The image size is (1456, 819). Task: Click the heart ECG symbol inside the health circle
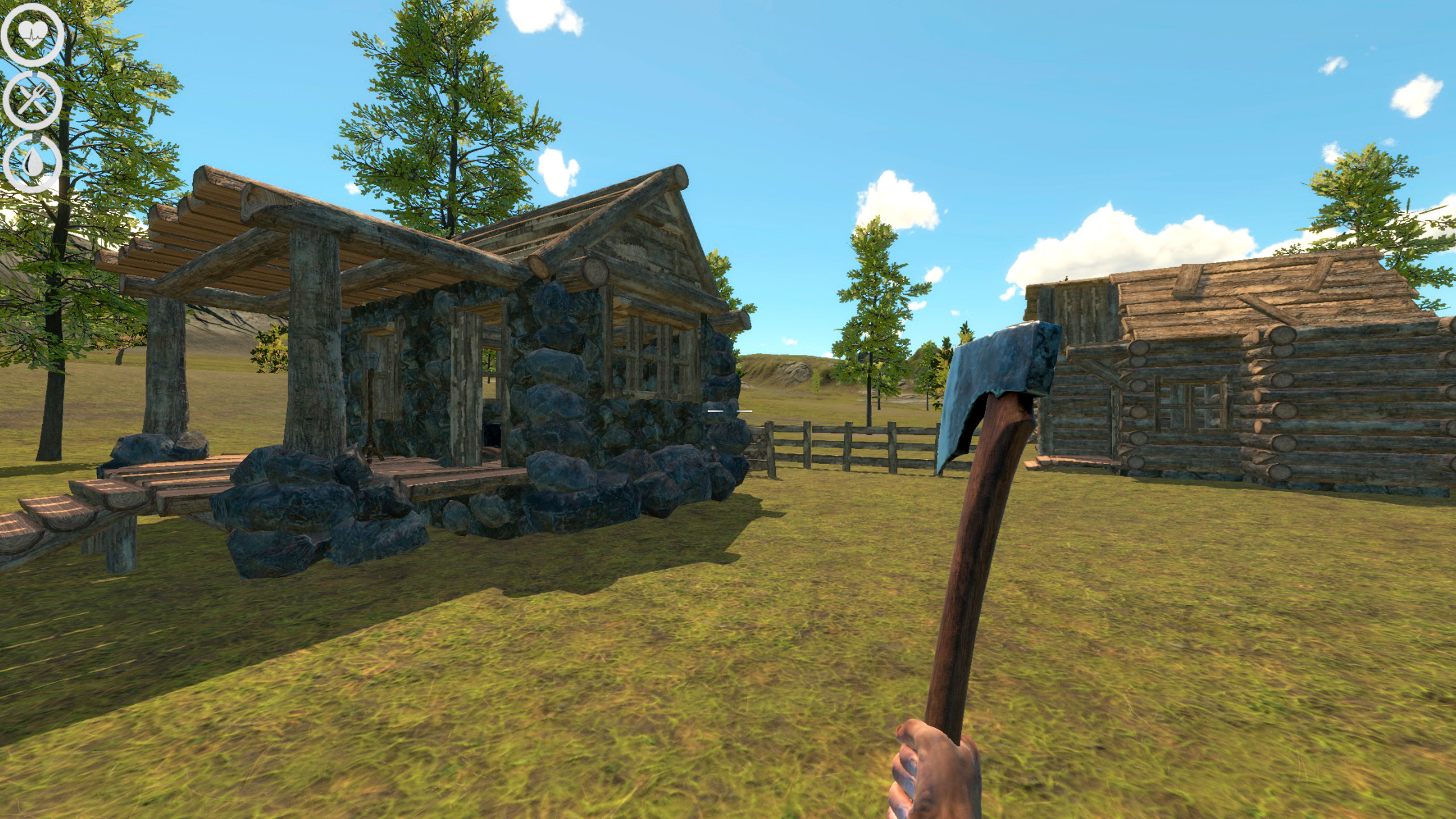pyautogui.click(x=32, y=36)
